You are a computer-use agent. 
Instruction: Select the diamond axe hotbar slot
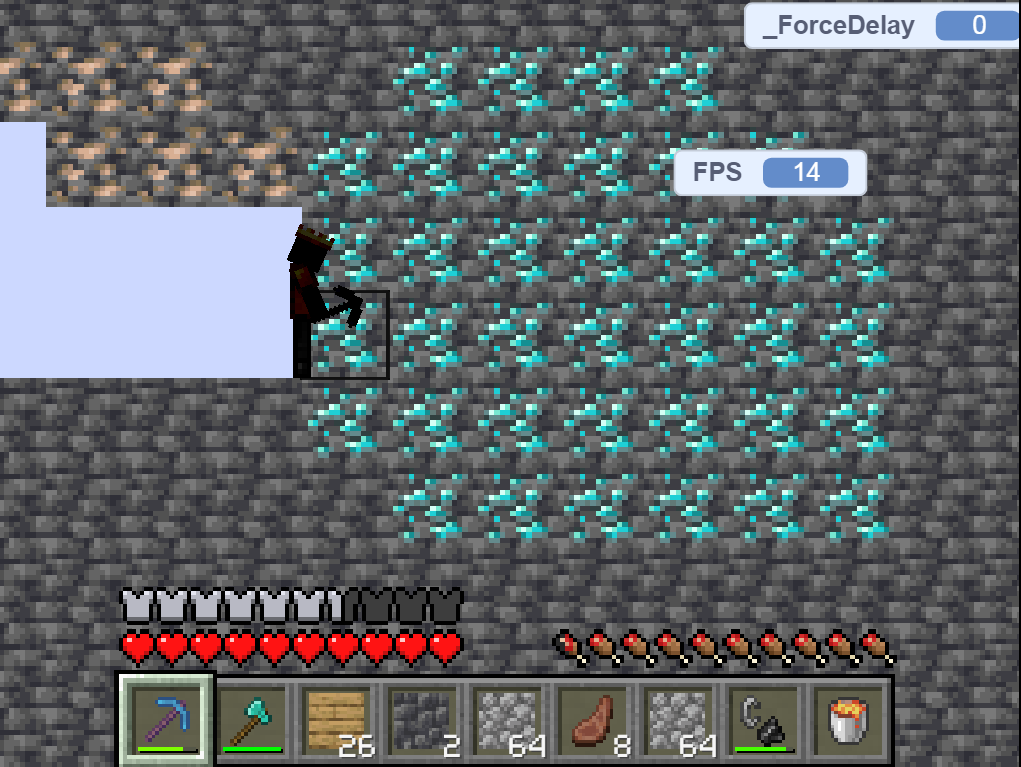(252, 720)
